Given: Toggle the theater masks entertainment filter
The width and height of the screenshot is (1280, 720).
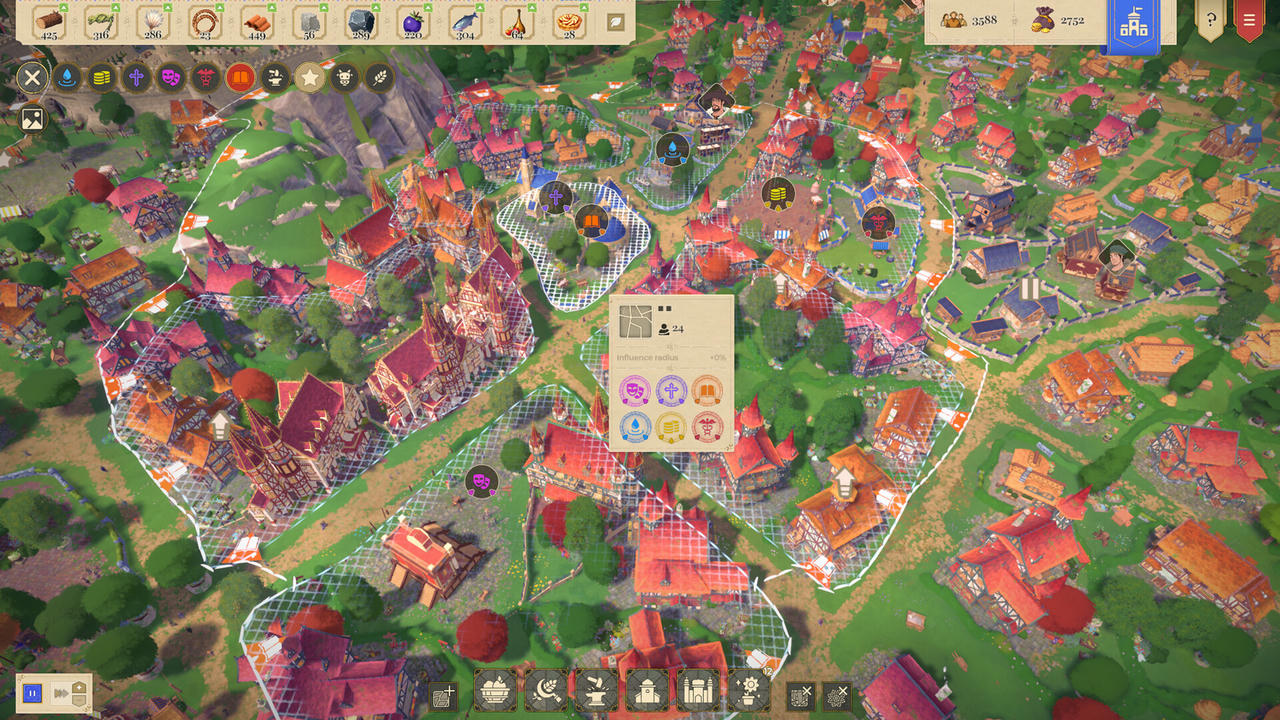Looking at the screenshot, I should [171, 77].
